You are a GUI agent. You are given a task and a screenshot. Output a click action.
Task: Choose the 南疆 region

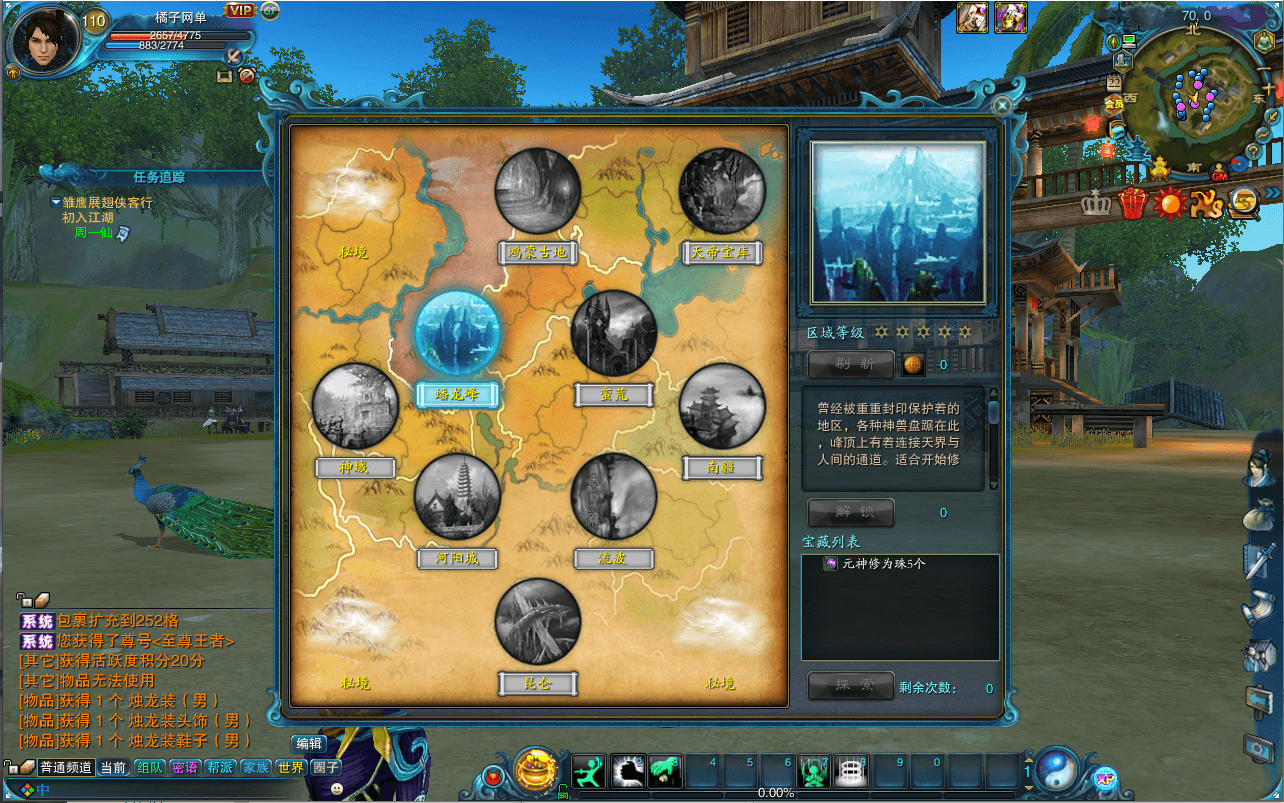pyautogui.click(x=722, y=406)
